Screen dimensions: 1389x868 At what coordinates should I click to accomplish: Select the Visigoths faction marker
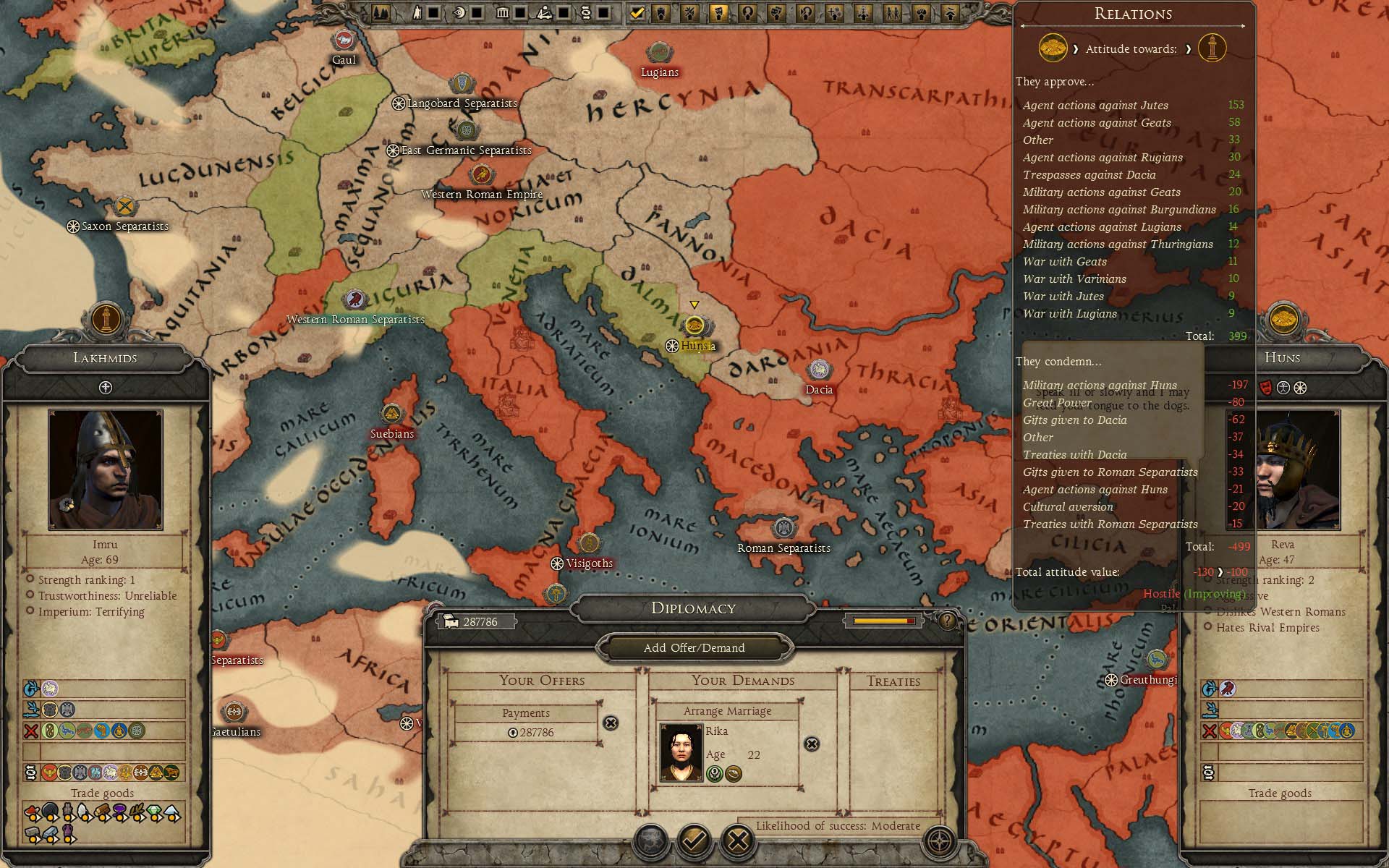click(x=589, y=544)
